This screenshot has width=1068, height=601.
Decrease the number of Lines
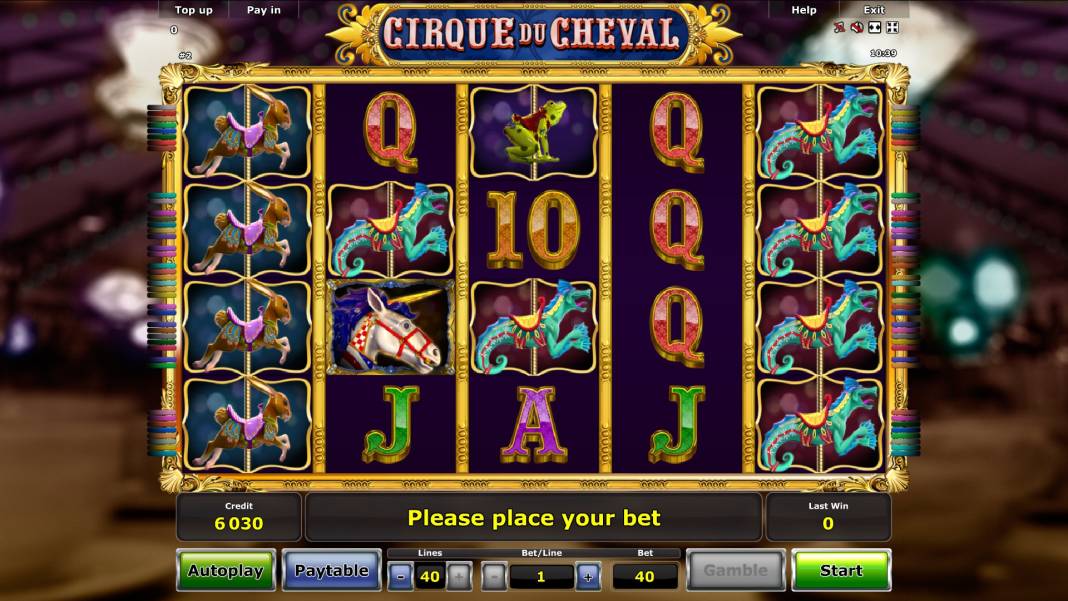(x=399, y=576)
